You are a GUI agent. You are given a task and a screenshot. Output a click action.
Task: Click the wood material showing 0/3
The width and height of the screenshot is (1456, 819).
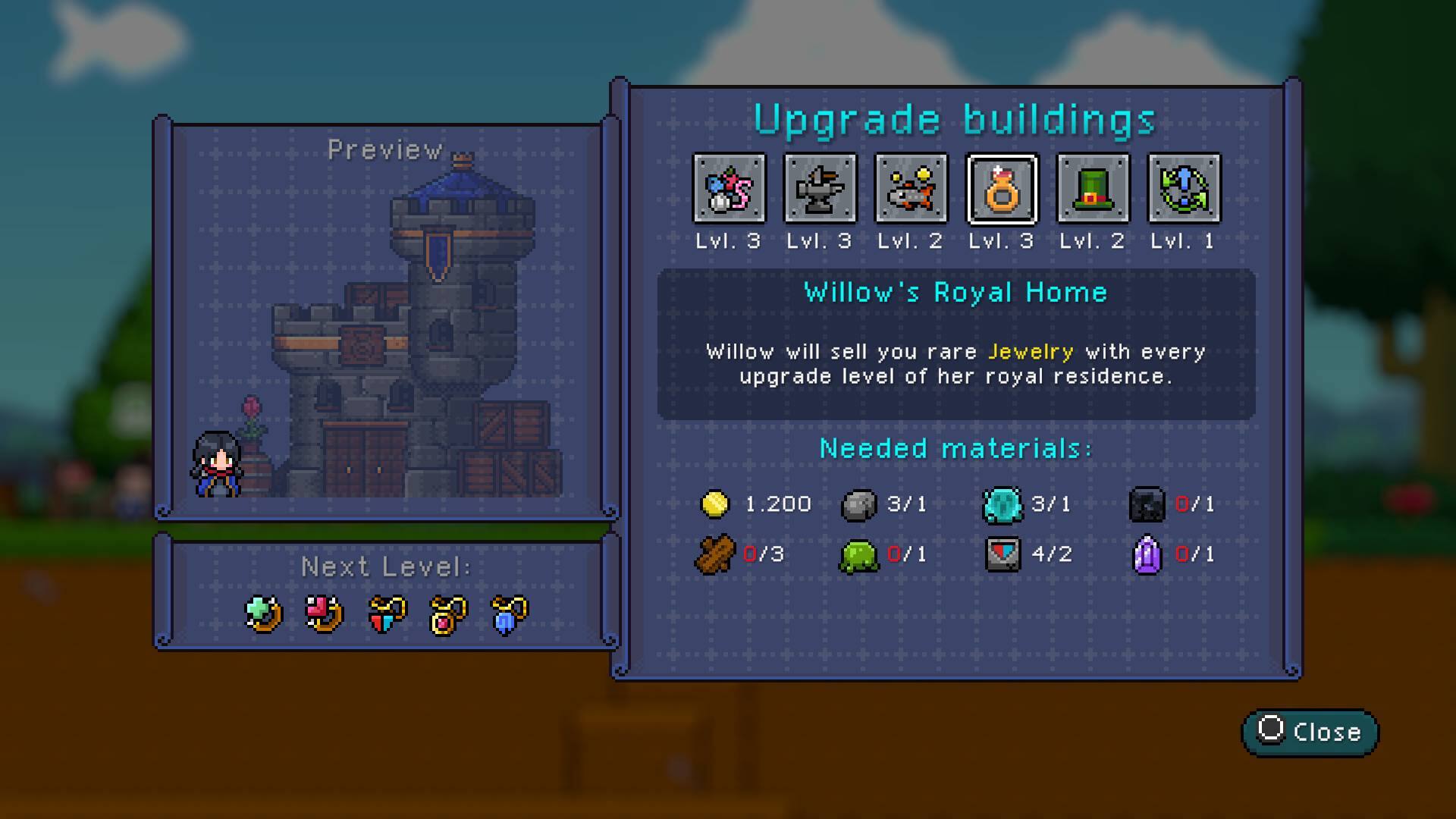(x=714, y=554)
